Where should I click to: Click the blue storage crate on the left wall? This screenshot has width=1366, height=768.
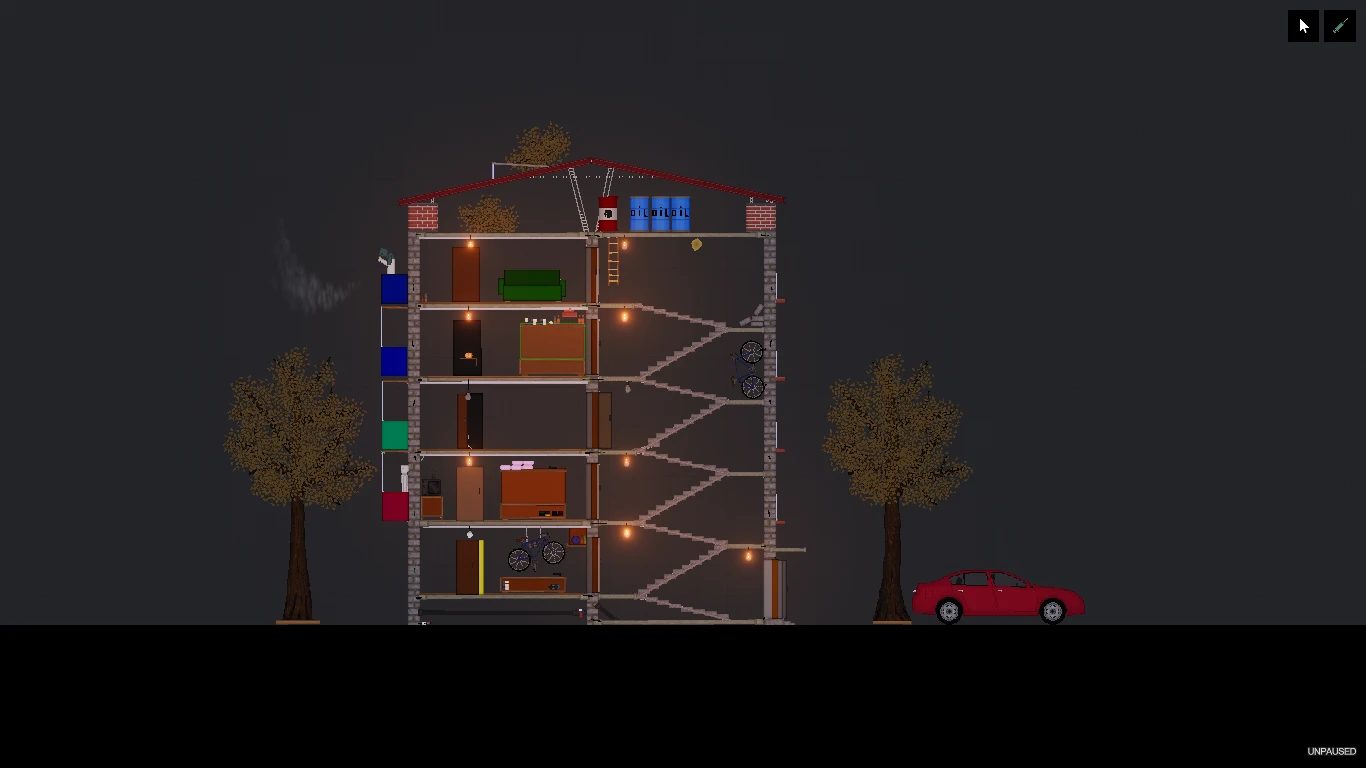pos(394,290)
